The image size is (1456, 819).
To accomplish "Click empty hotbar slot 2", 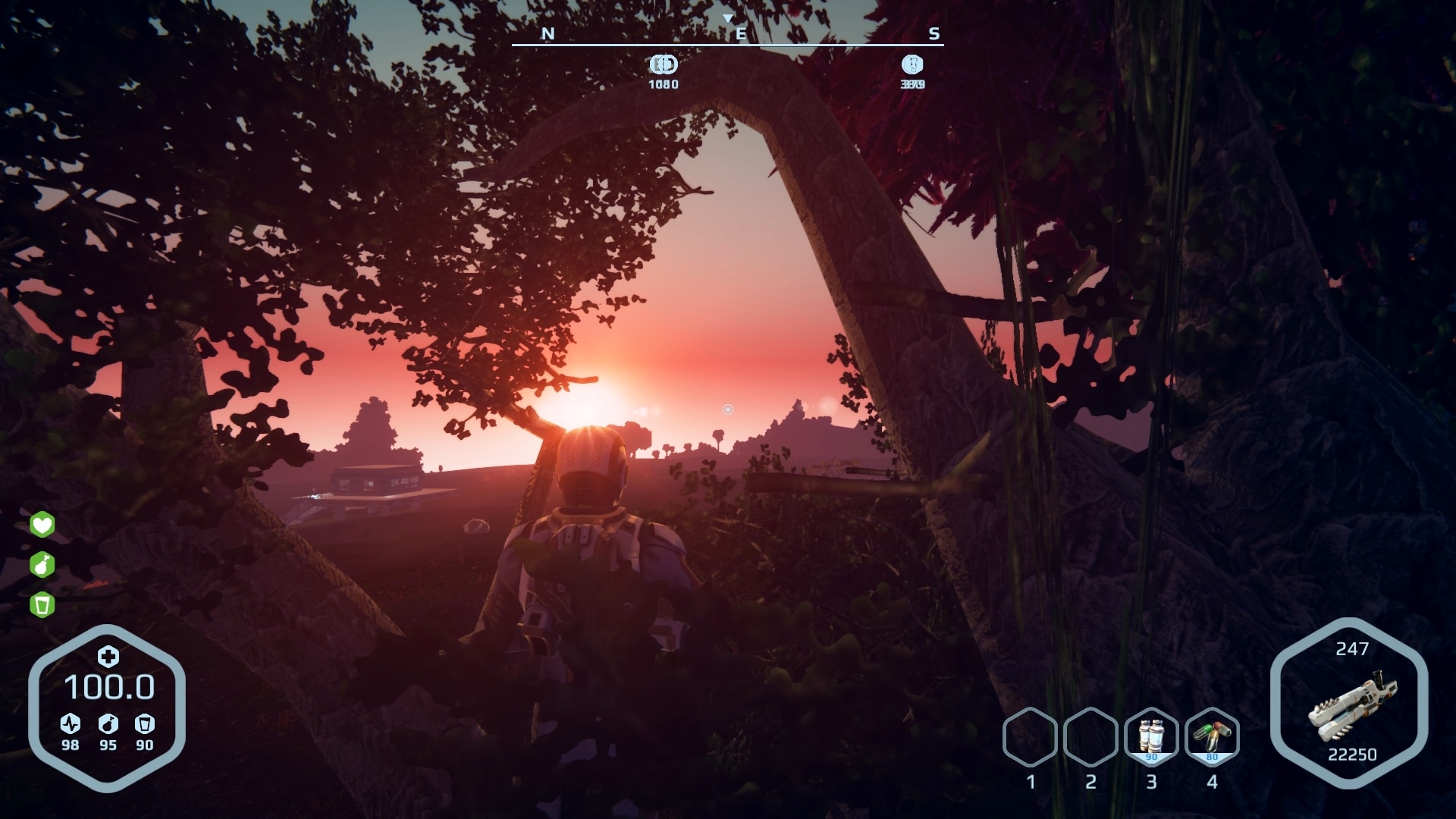I will point(1092,735).
